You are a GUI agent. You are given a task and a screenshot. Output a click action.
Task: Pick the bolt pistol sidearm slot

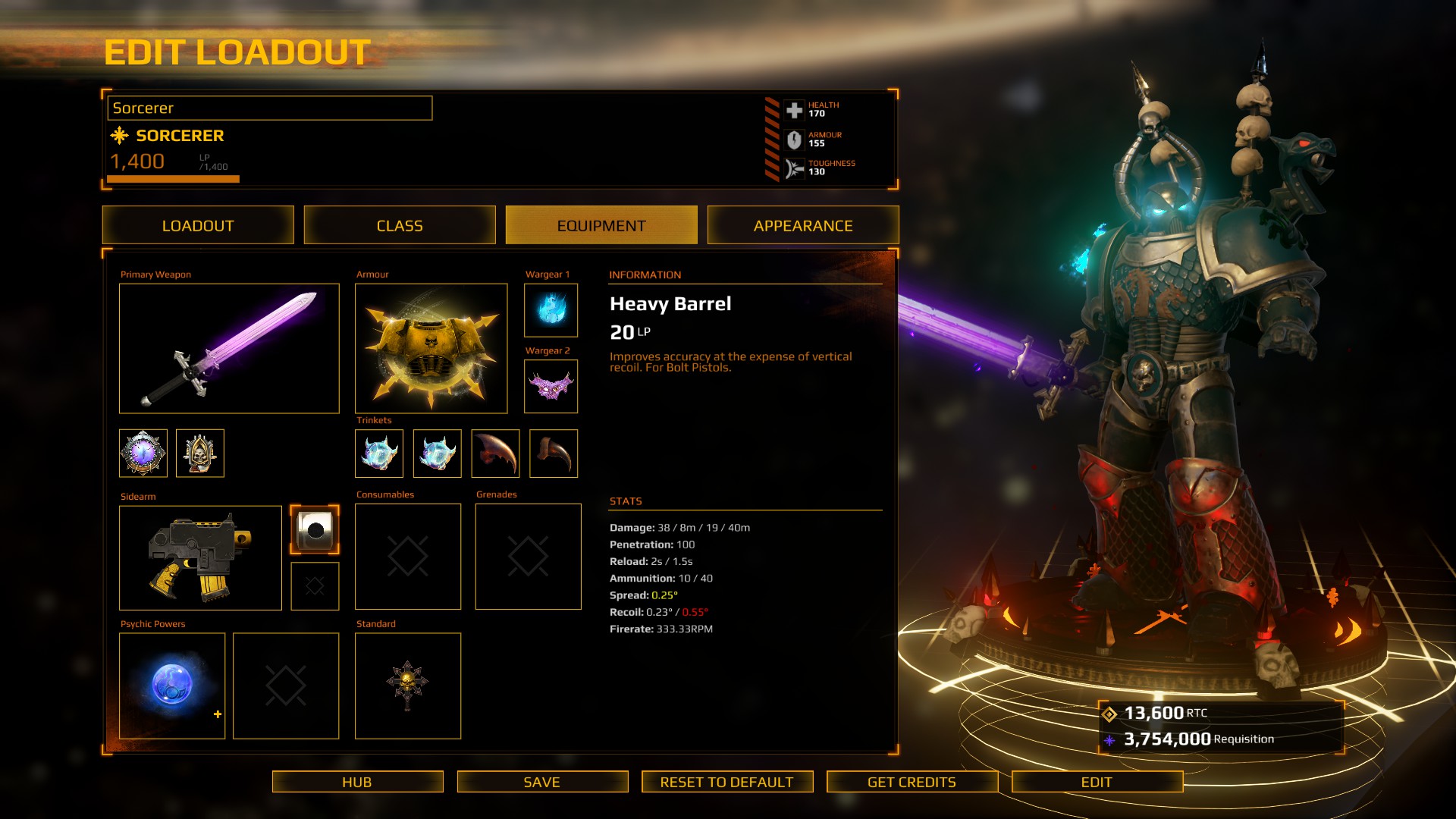pos(200,558)
